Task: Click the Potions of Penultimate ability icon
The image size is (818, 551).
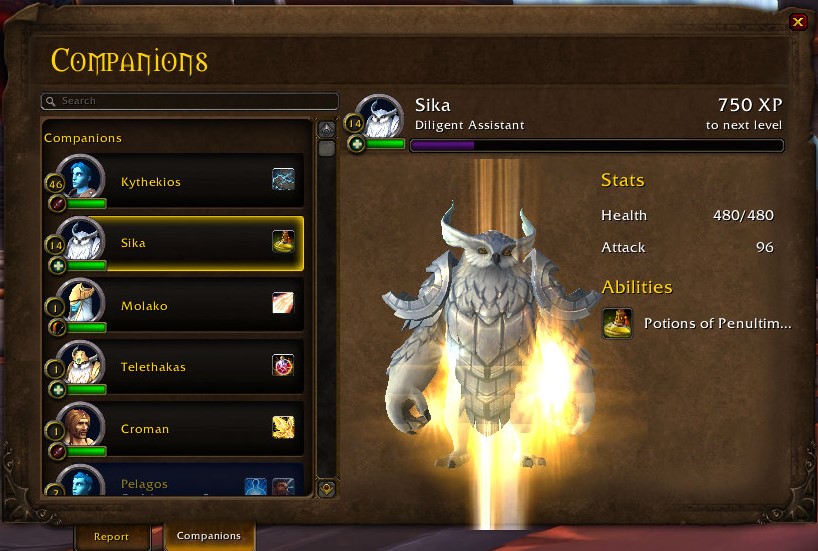Action: [x=617, y=323]
